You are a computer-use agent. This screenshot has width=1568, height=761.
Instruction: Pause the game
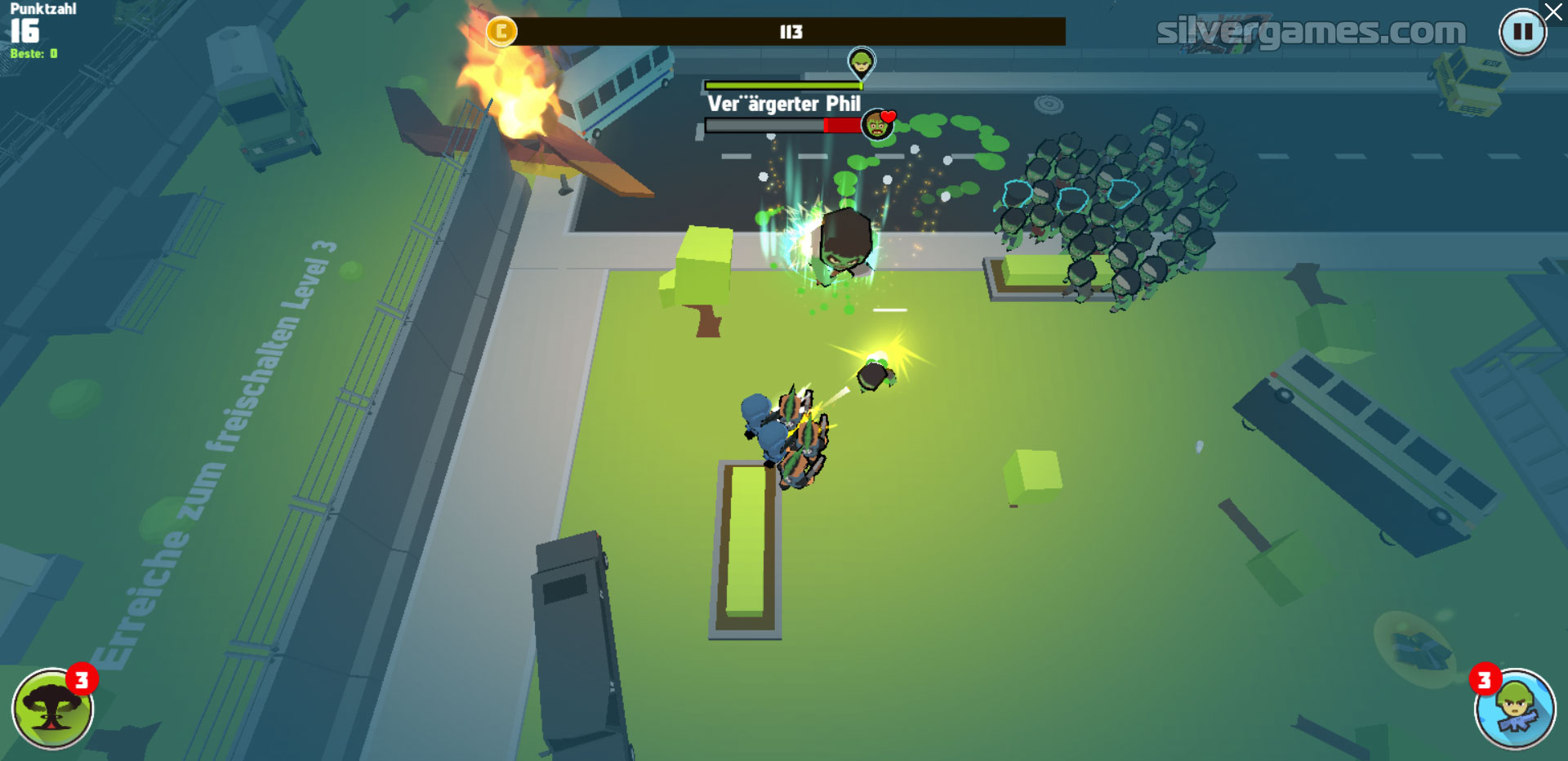coord(1522,33)
